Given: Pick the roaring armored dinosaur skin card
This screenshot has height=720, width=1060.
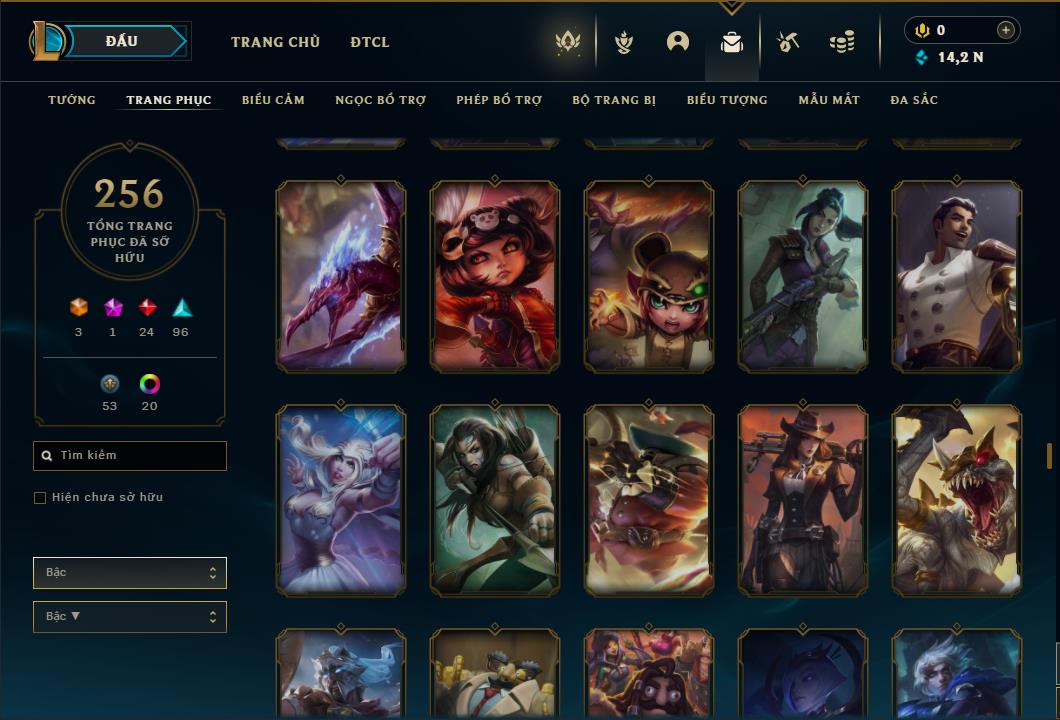Looking at the screenshot, I should (957, 500).
